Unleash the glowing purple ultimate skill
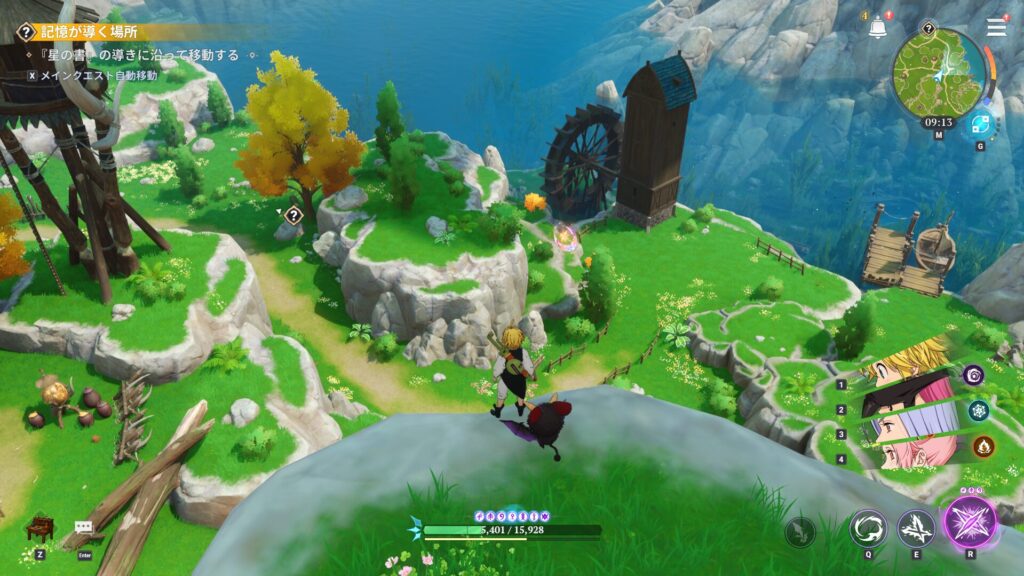Screen dimensions: 1024x576 click(970, 522)
